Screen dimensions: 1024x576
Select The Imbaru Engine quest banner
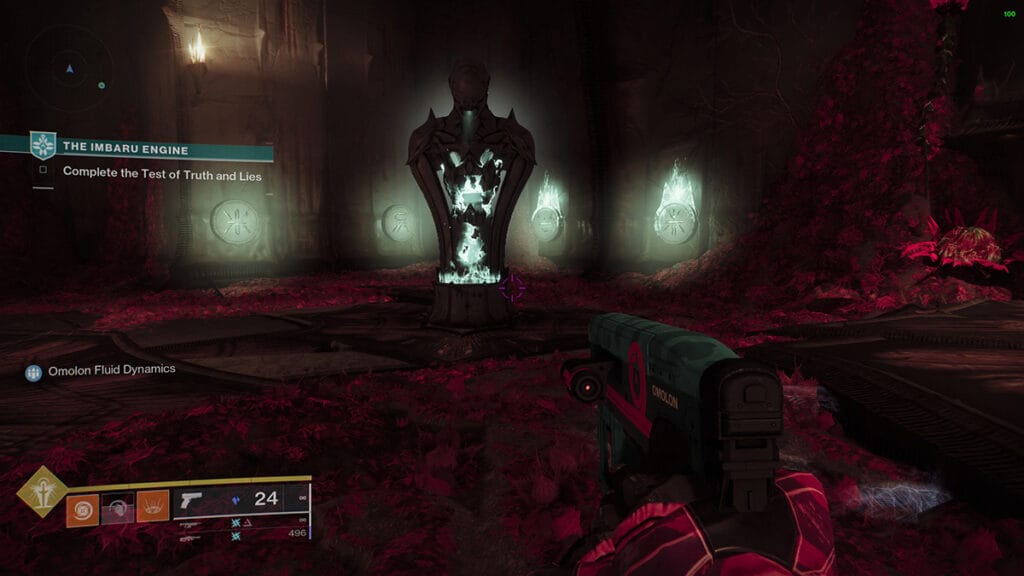pyautogui.click(x=150, y=146)
